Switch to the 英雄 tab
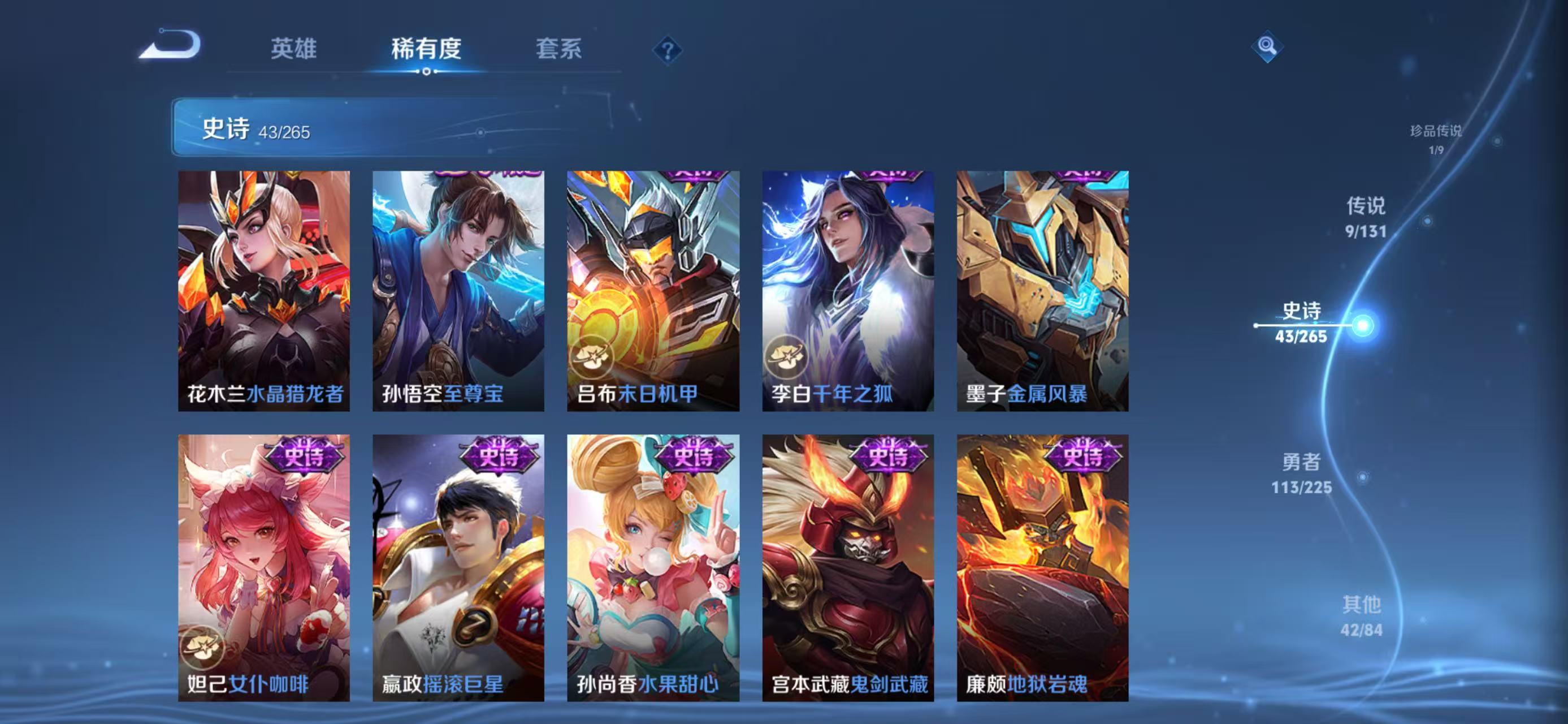 (294, 50)
